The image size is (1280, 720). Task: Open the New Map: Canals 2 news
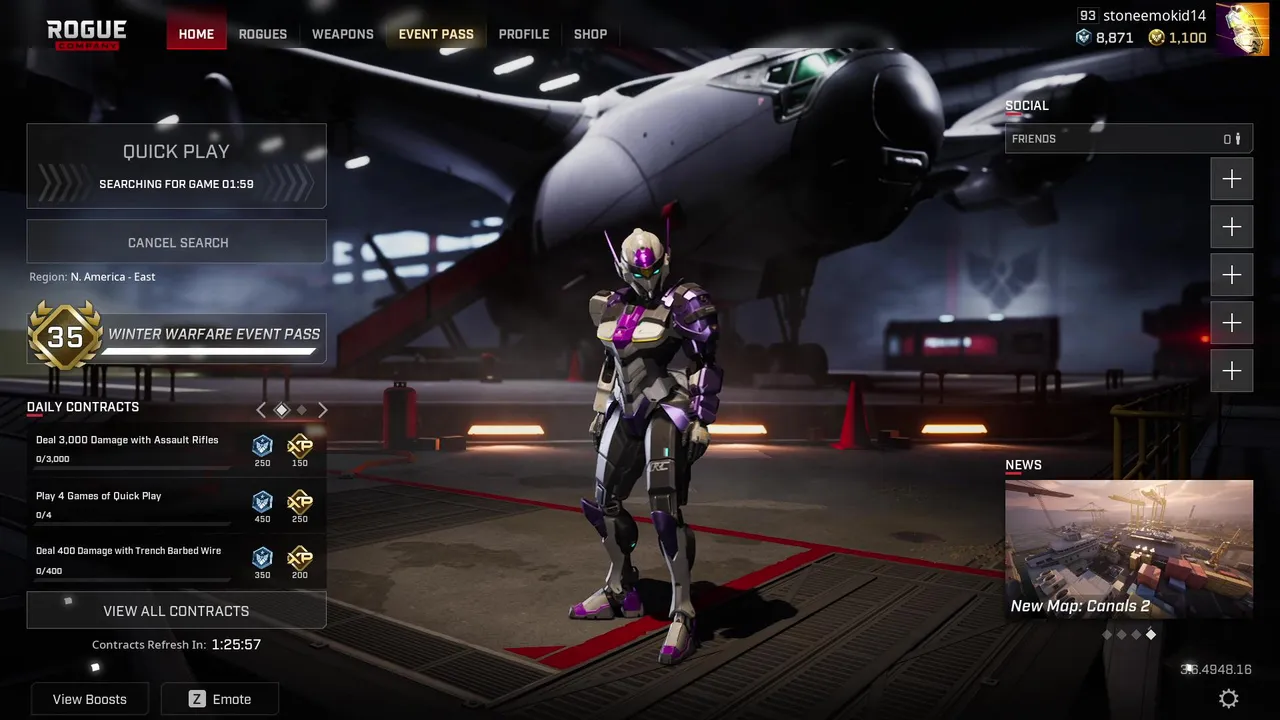[1128, 550]
